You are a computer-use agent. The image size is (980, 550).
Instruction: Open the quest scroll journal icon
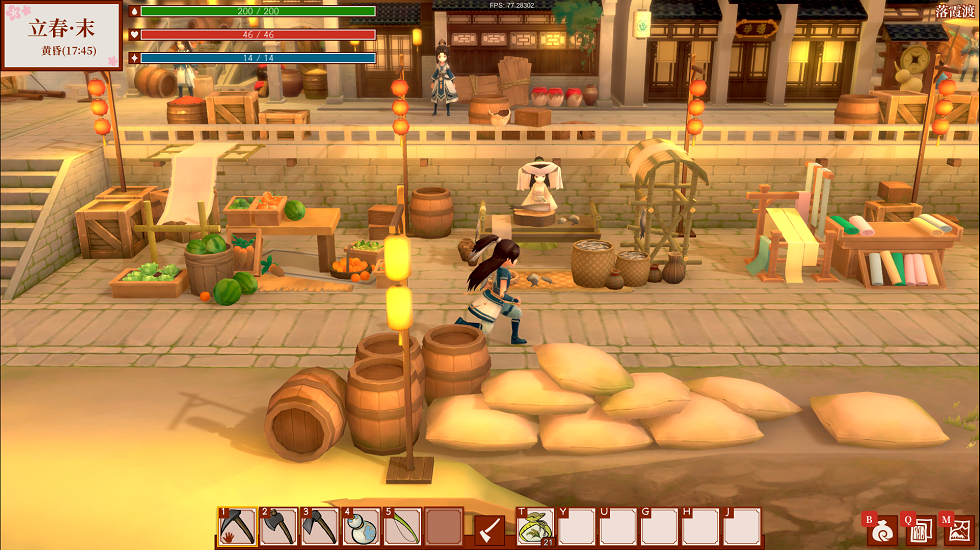919,530
